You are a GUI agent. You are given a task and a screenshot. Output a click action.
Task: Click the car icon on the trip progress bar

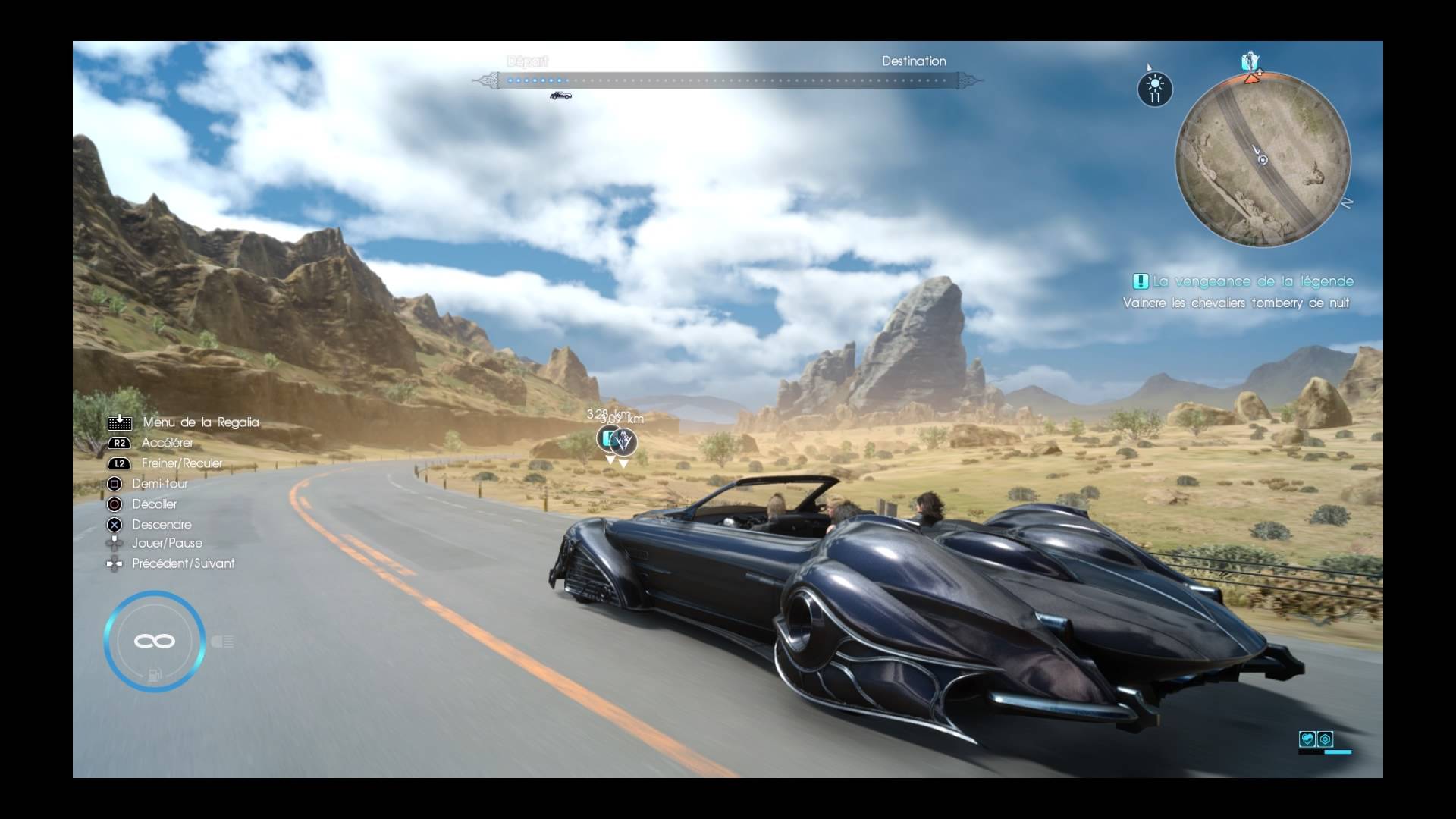click(x=560, y=96)
